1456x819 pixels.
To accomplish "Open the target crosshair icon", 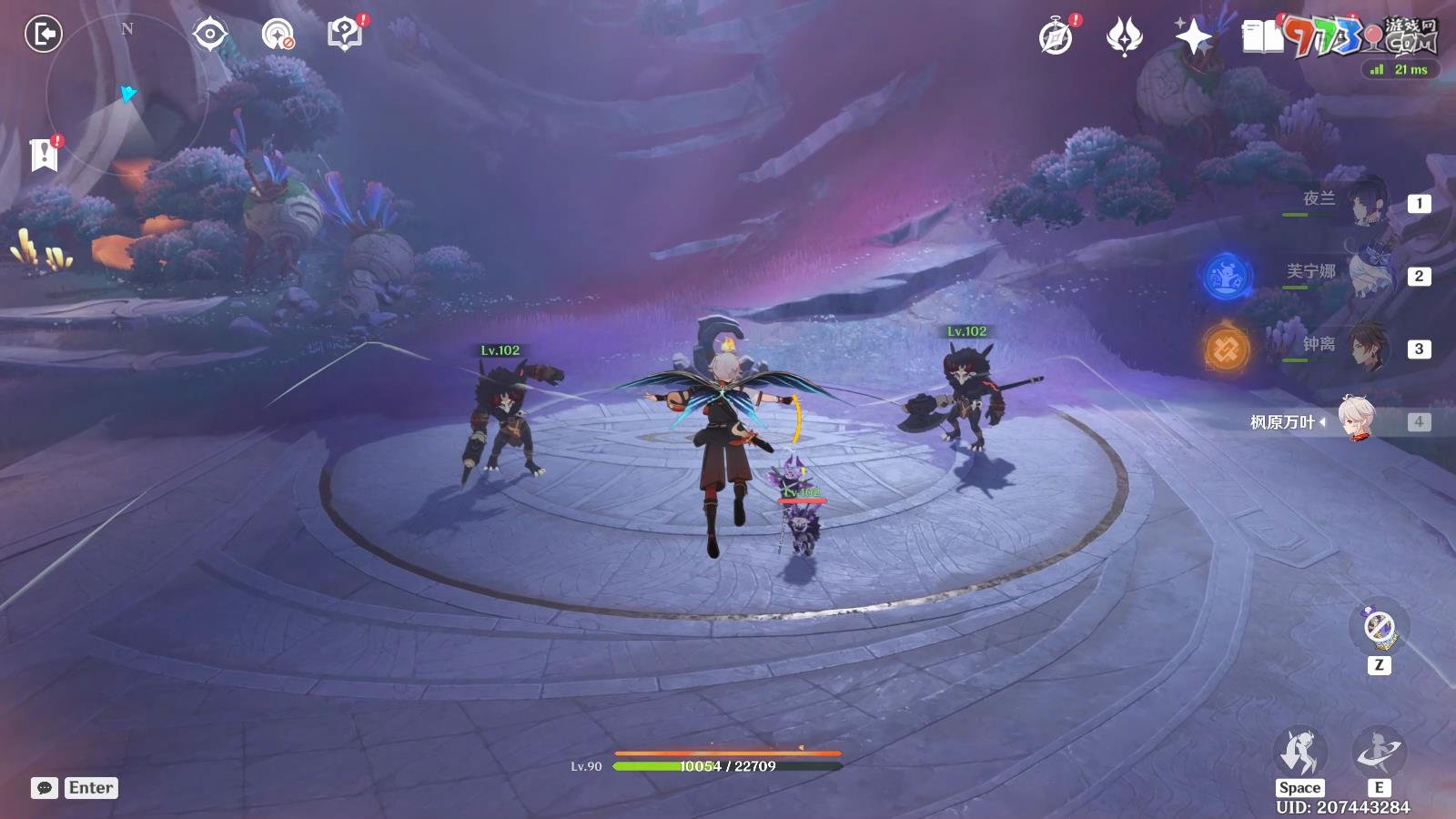I will (x=210, y=35).
